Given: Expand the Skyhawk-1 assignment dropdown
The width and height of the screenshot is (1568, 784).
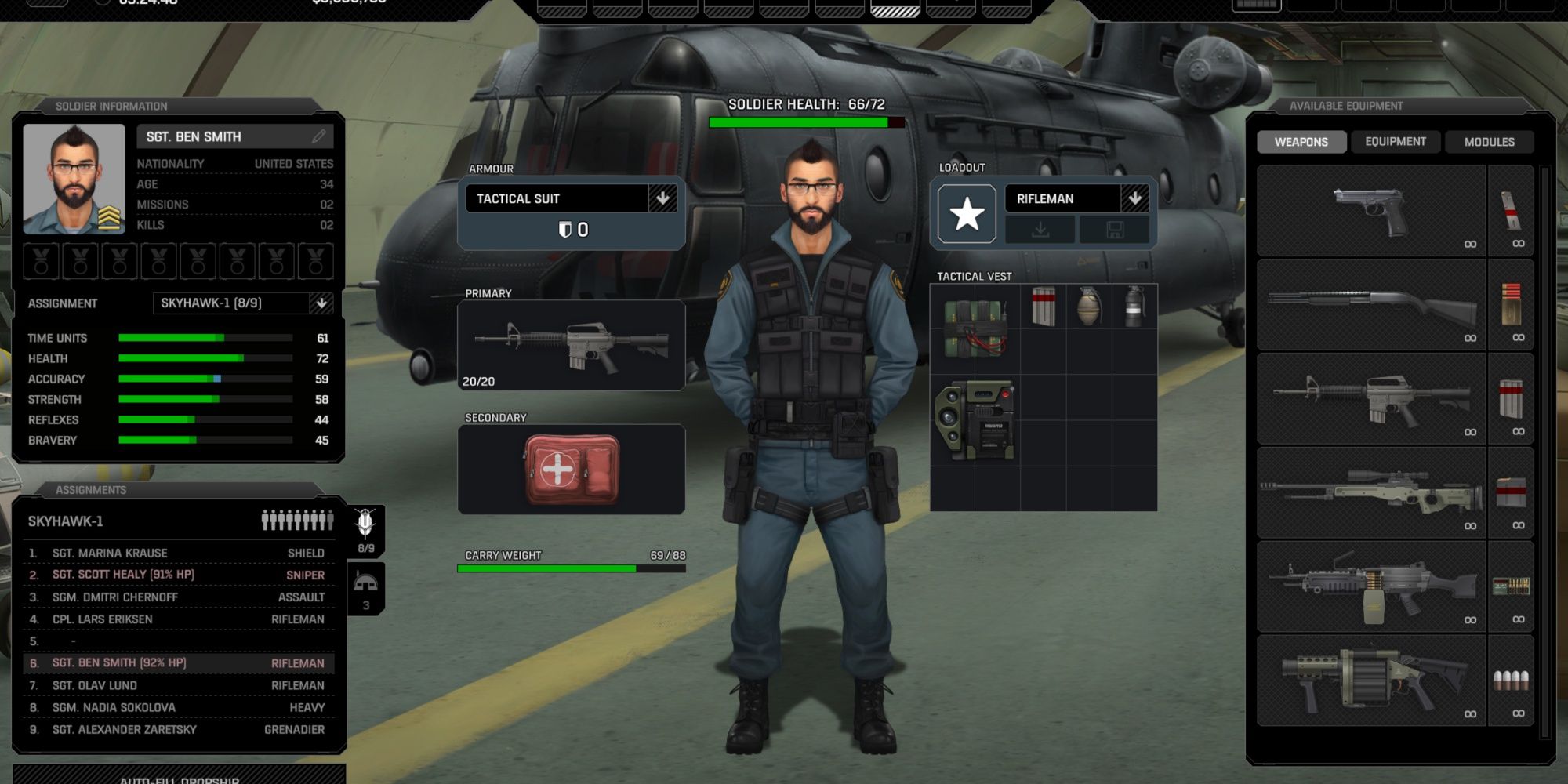Looking at the screenshot, I should tap(322, 303).
